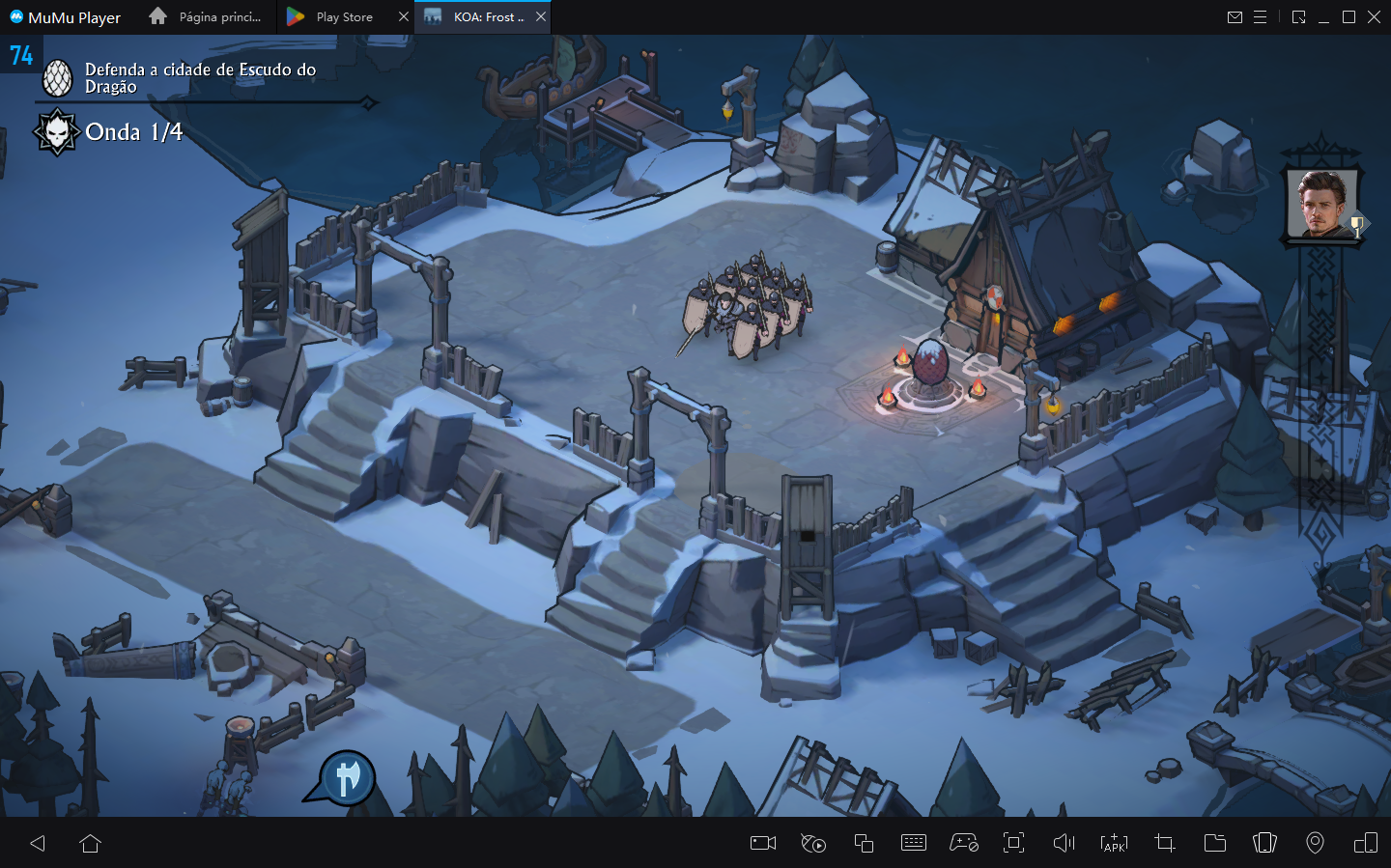Enter fullscreen mode via the toolbar icon

tap(1013, 843)
